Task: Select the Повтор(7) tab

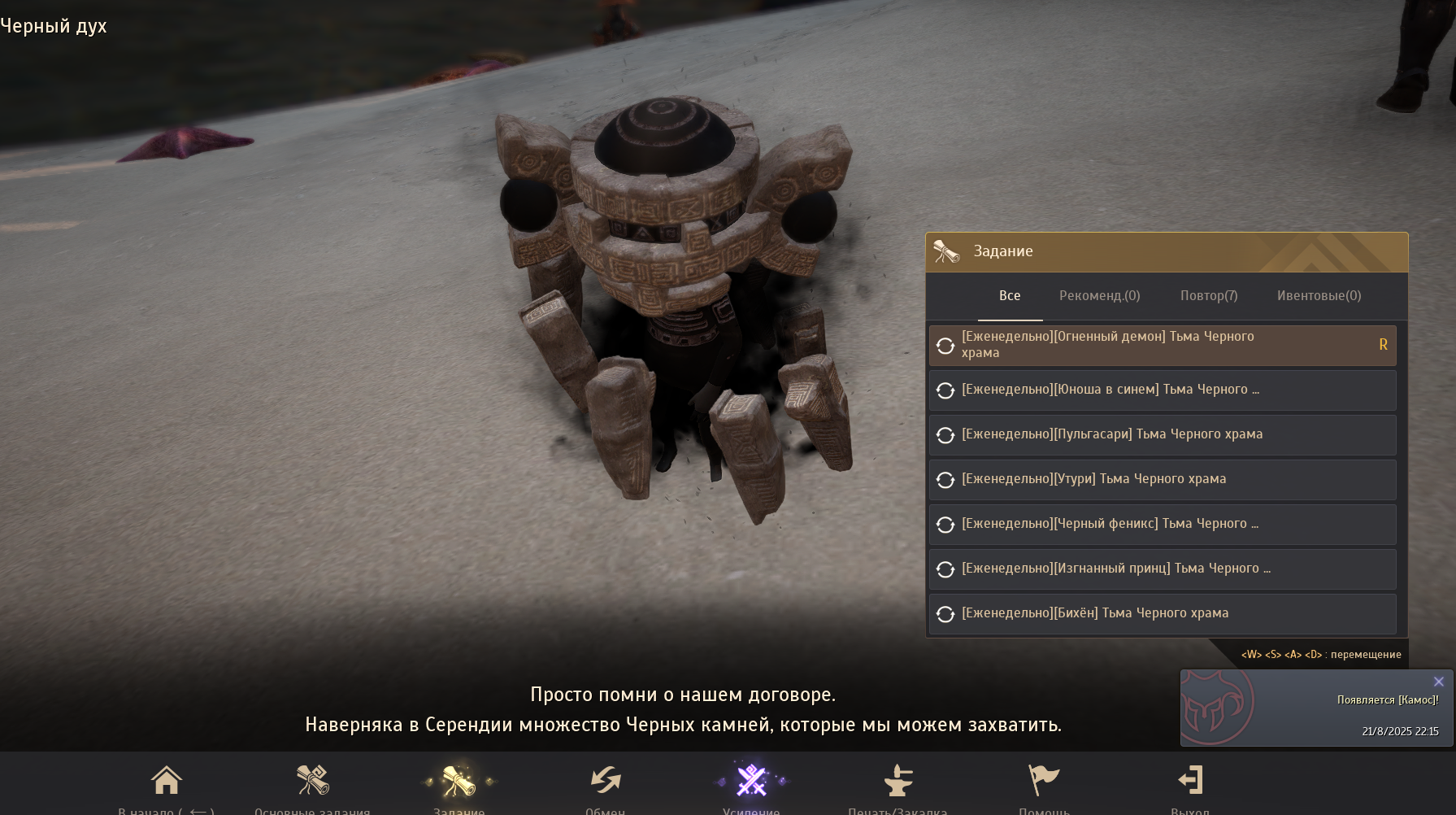Action: point(1209,296)
